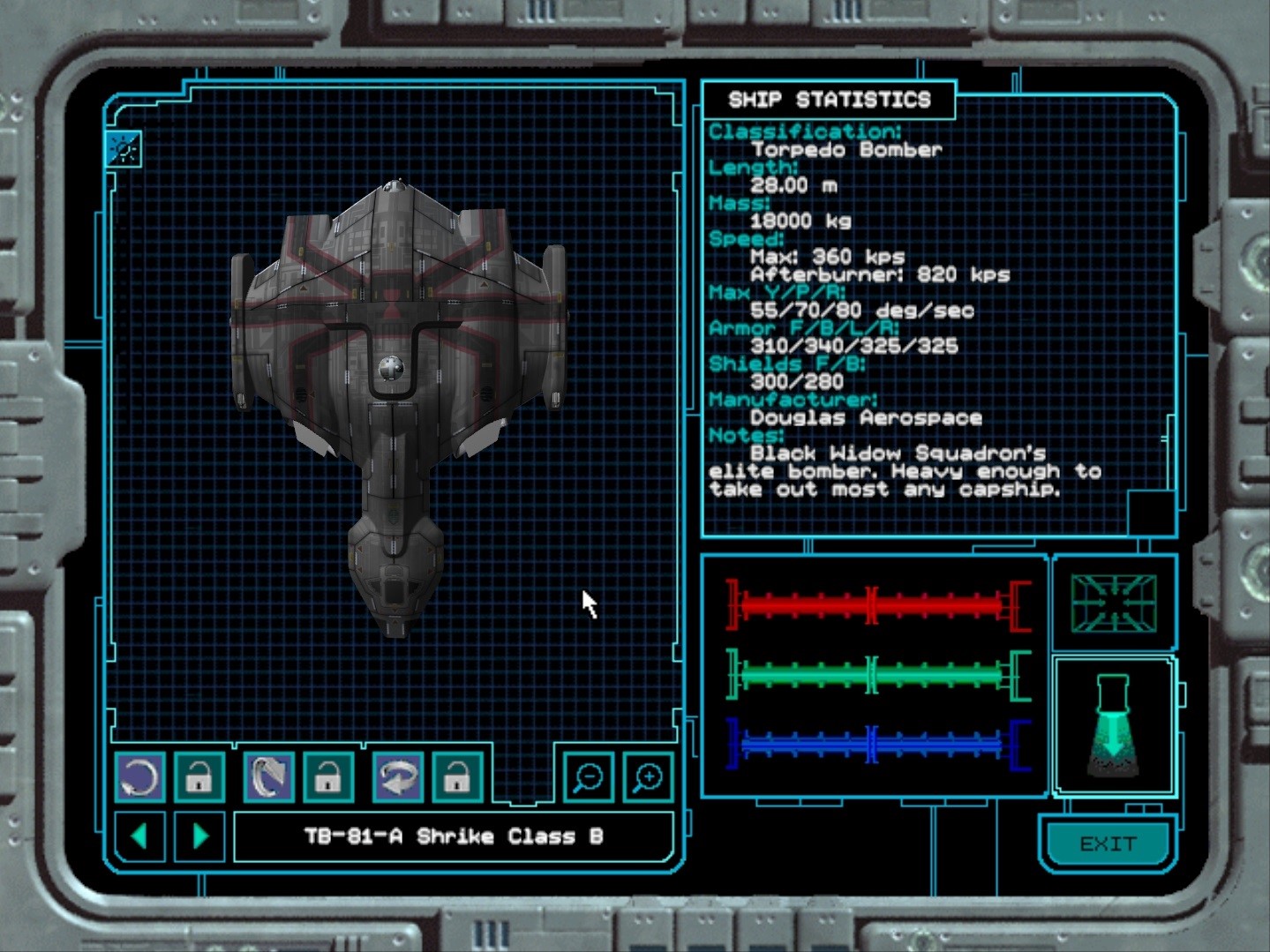Exit the ship viewer screen
Viewport: 1270px width, 952px height.
point(1108,844)
